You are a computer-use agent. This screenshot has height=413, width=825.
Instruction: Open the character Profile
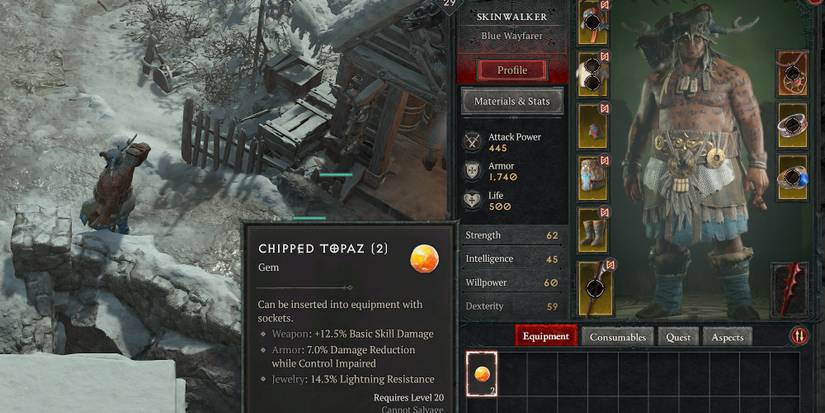512,70
